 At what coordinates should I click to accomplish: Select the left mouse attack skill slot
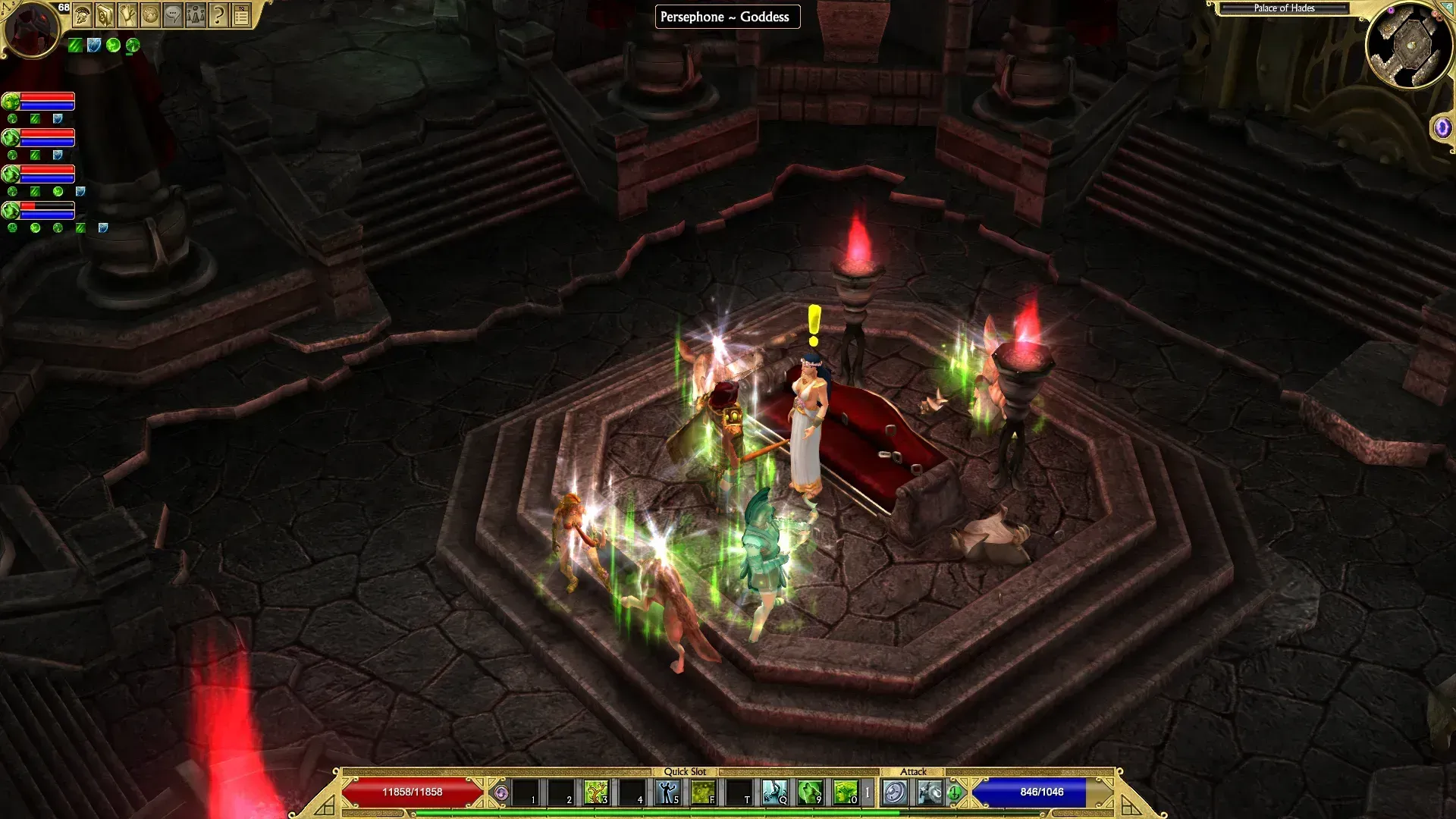coord(895,792)
